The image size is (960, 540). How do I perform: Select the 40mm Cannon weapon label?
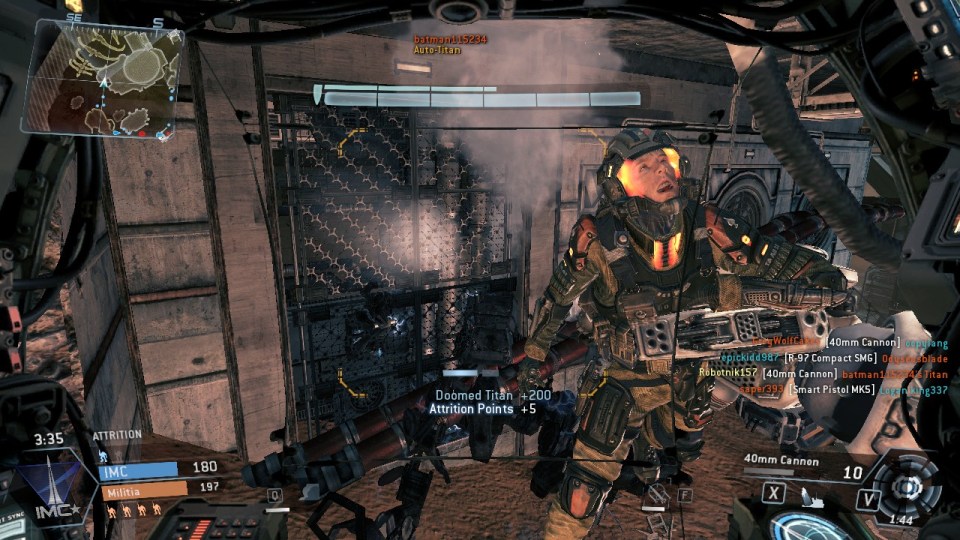tap(781, 461)
